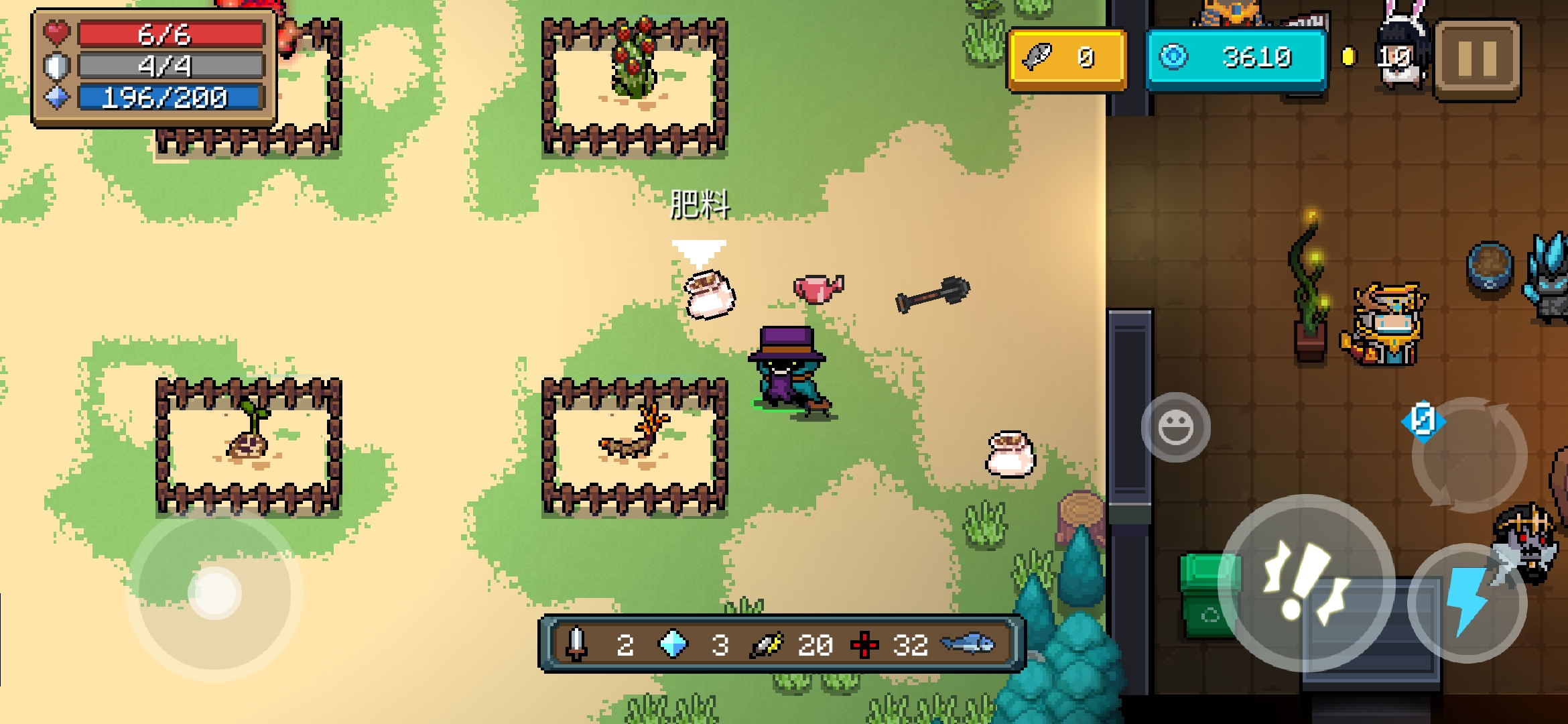The width and height of the screenshot is (1568, 724).
Task: Activate the lightning bolt skill
Action: point(1467,602)
